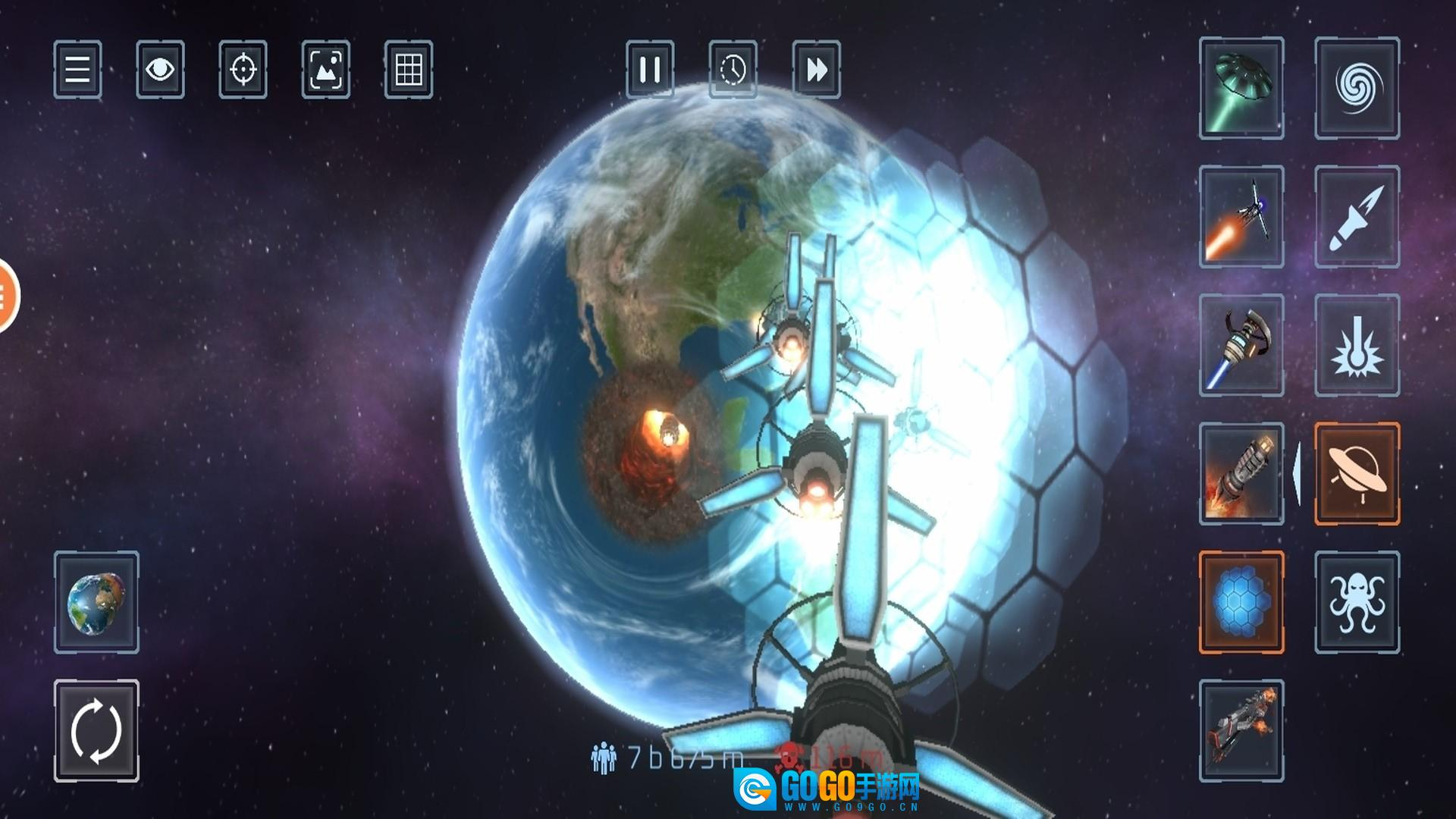Toggle the eye visibility button

point(160,70)
